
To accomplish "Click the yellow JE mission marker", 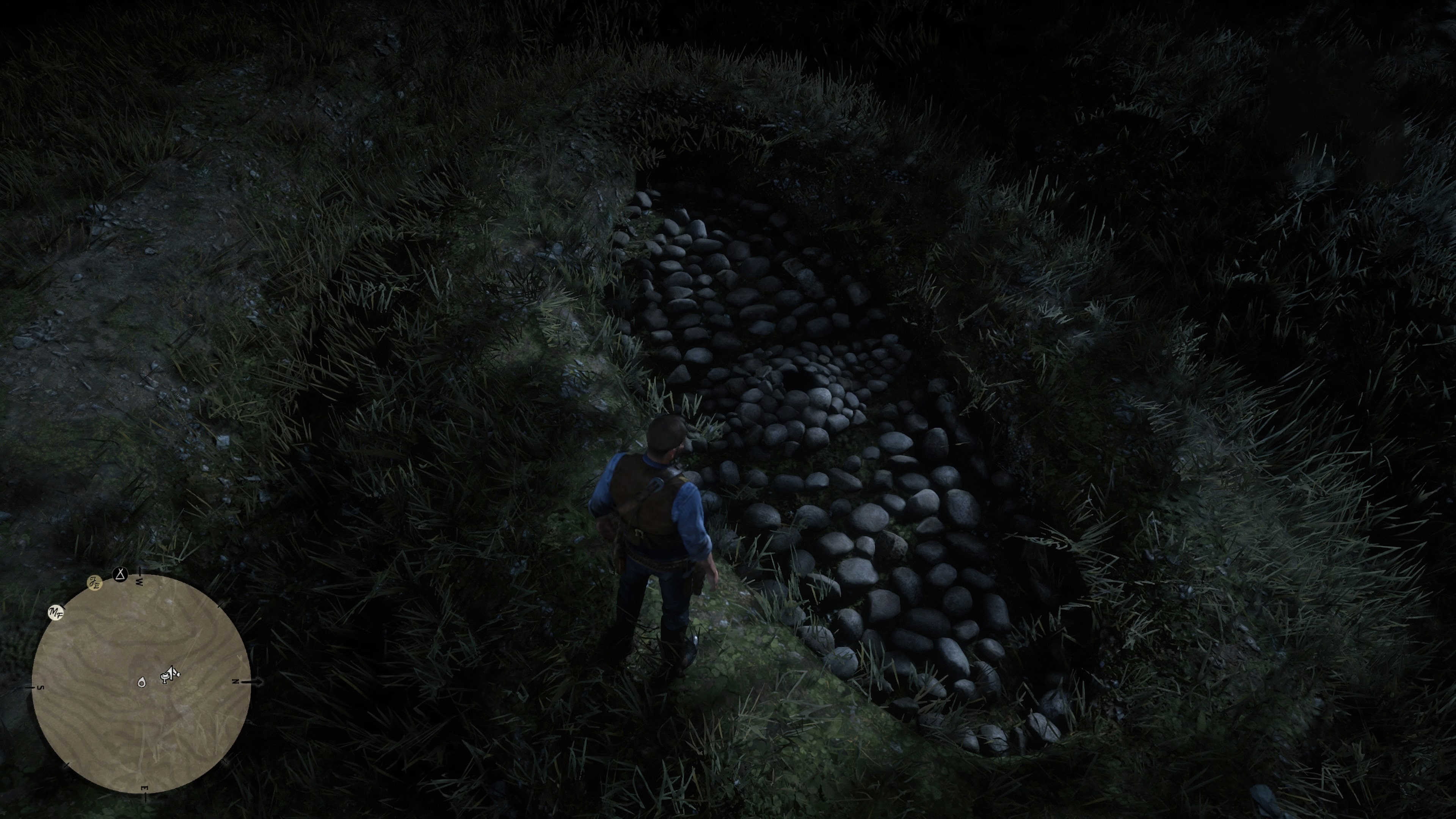I will [x=95, y=583].
